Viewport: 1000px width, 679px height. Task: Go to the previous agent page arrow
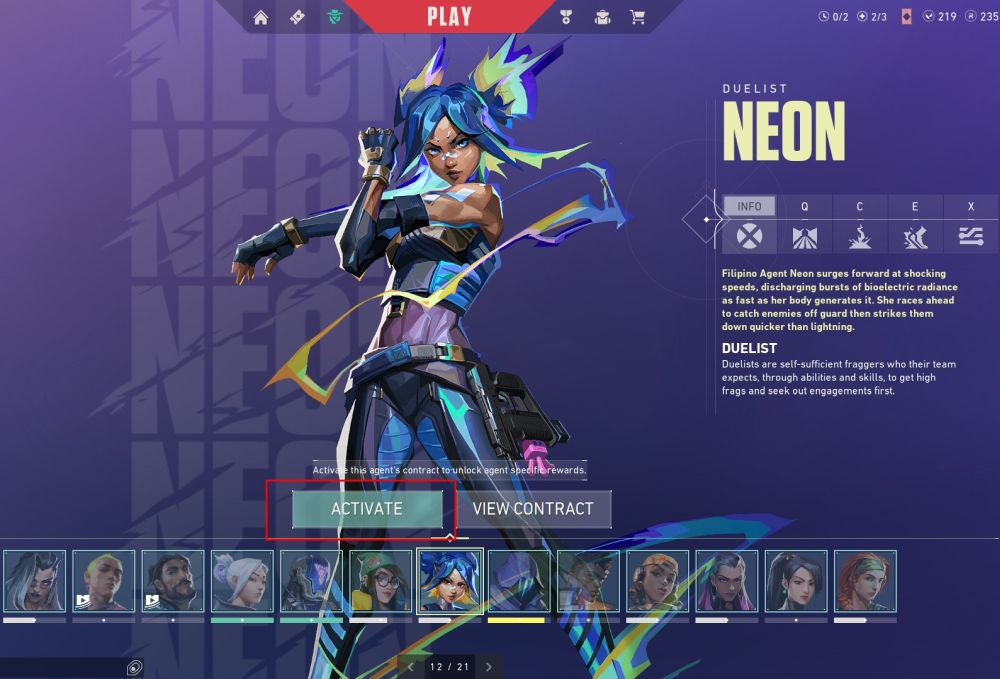(x=410, y=666)
